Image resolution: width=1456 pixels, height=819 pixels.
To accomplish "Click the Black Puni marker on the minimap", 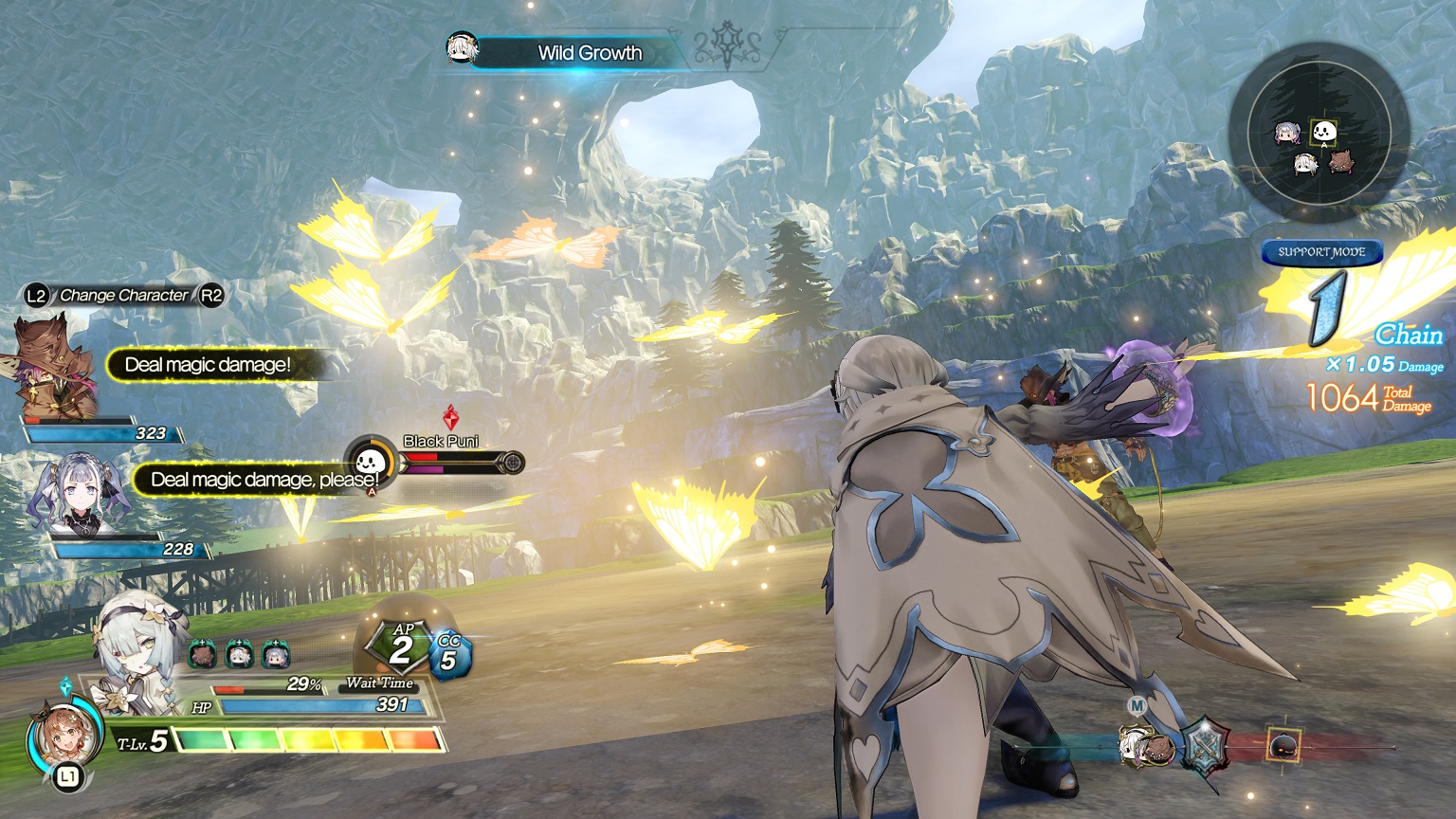I will 1323,133.
